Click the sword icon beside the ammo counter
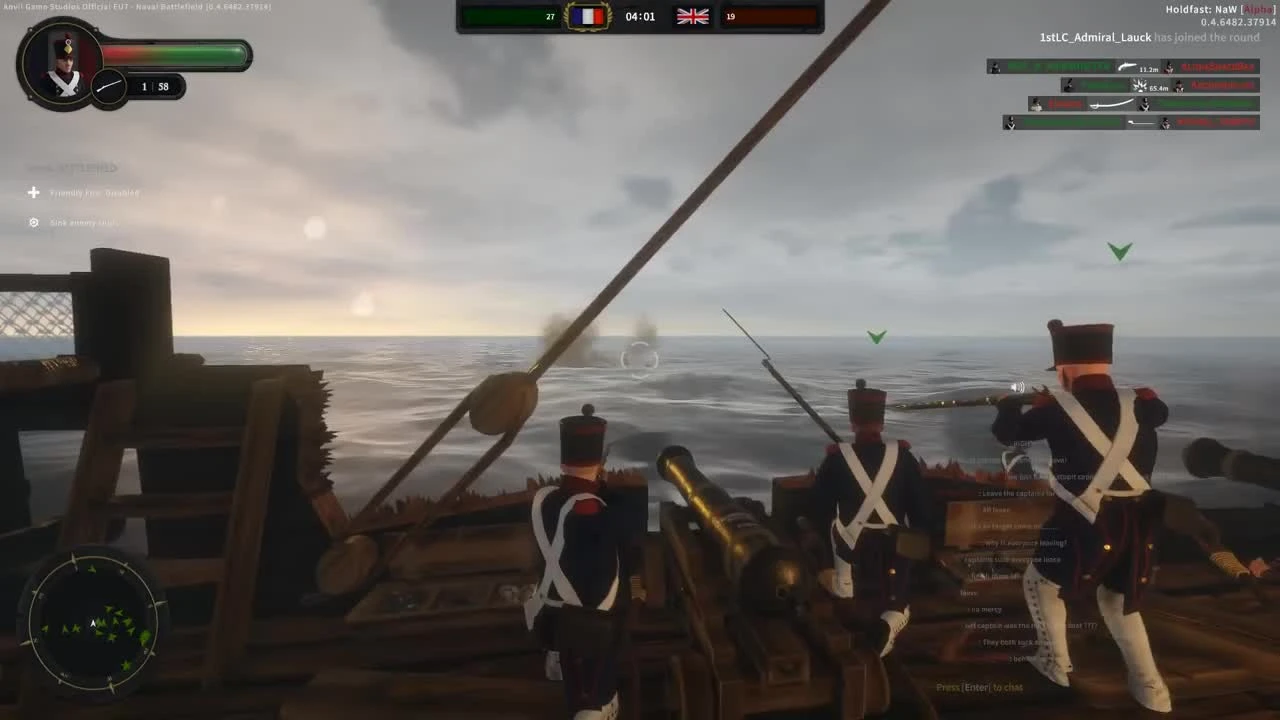The height and width of the screenshot is (720, 1280). (x=108, y=86)
